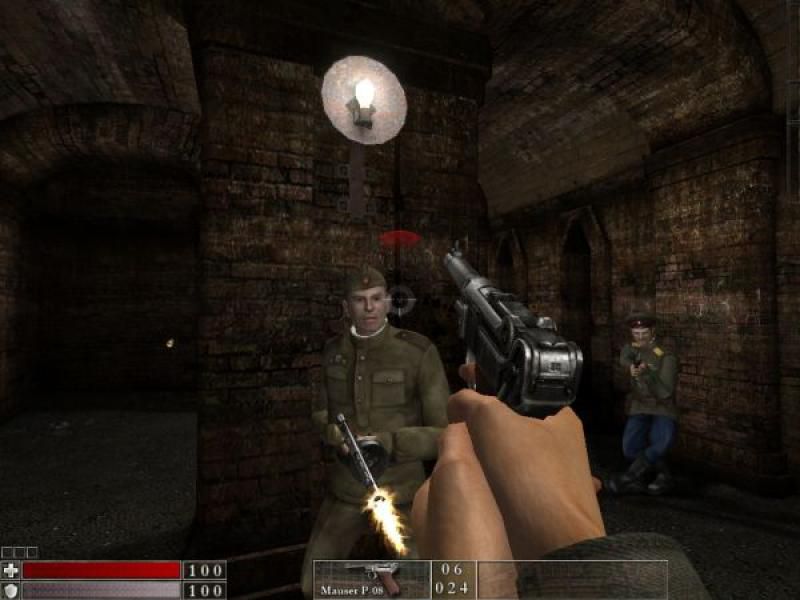This screenshot has height=600, width=800.
Task: Select the Mauser P 08 weapon panel
Action: click(372, 579)
